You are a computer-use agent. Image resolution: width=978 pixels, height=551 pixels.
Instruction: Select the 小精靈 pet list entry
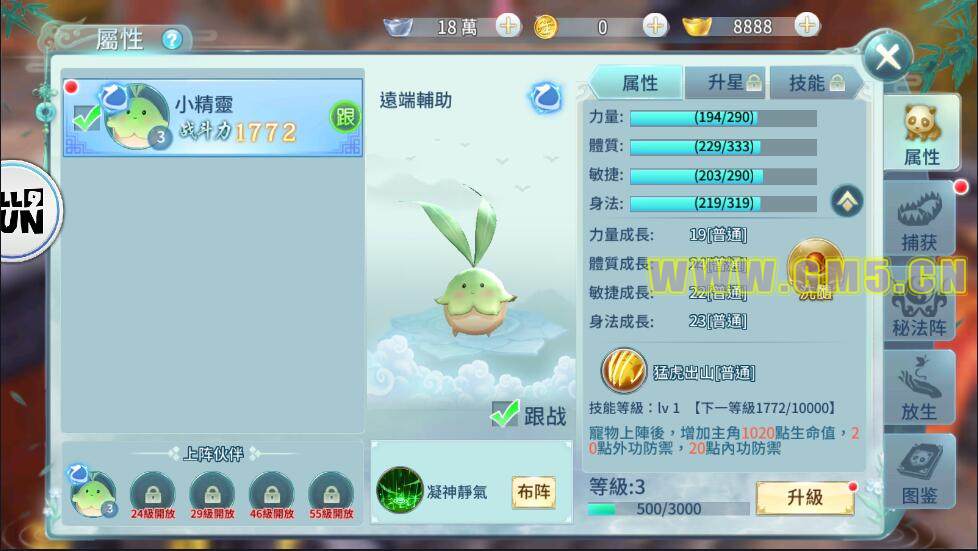click(212, 118)
